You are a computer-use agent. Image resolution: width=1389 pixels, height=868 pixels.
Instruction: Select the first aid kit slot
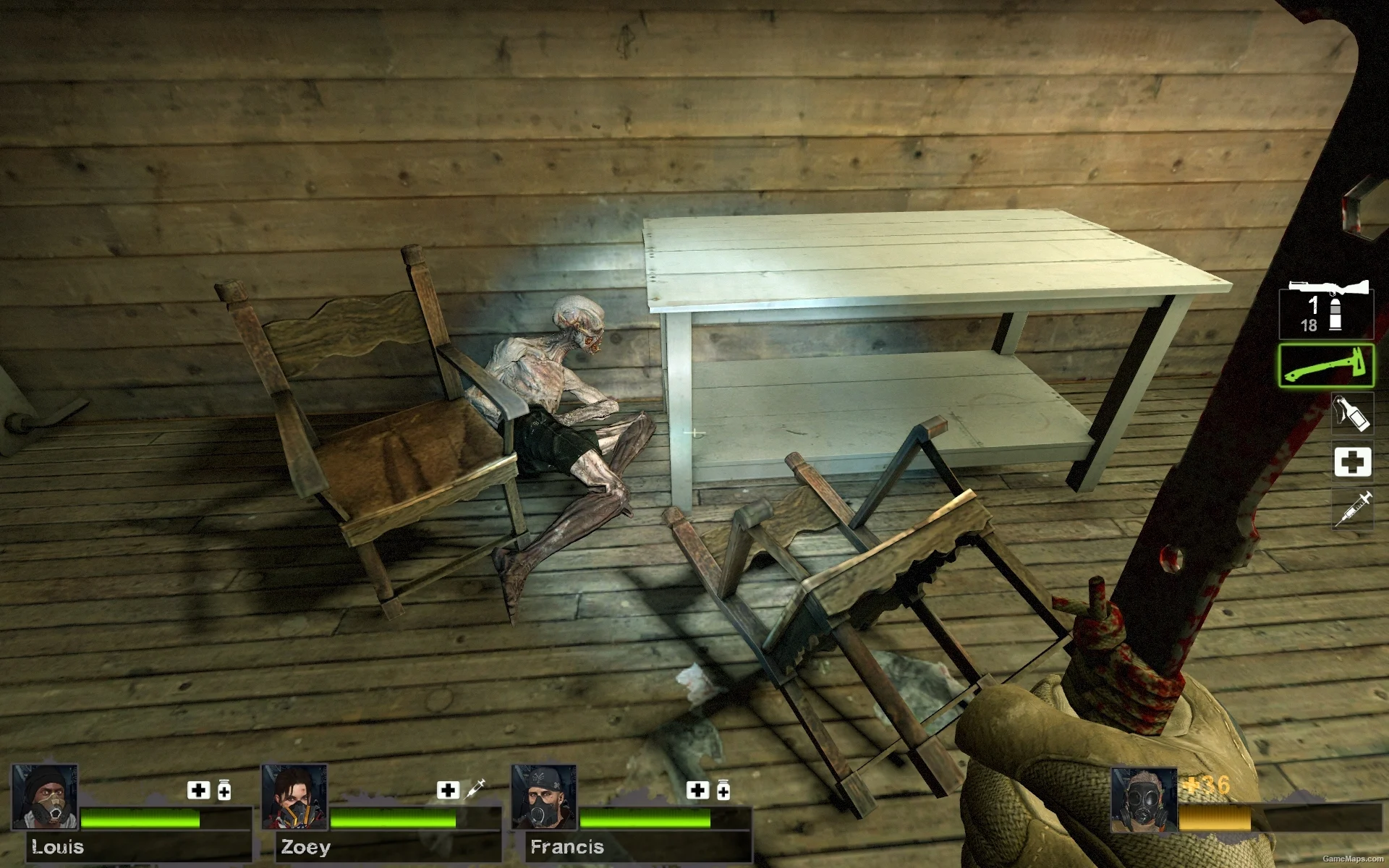click(x=1352, y=461)
